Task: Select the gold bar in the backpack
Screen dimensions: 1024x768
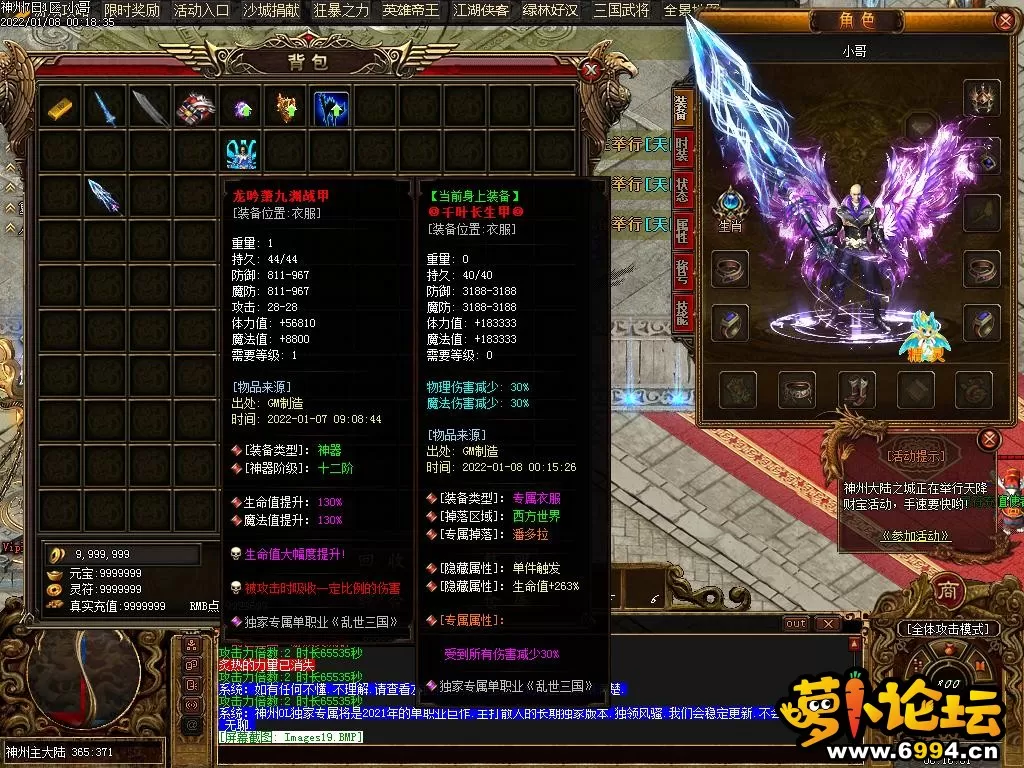Action: tap(60, 107)
